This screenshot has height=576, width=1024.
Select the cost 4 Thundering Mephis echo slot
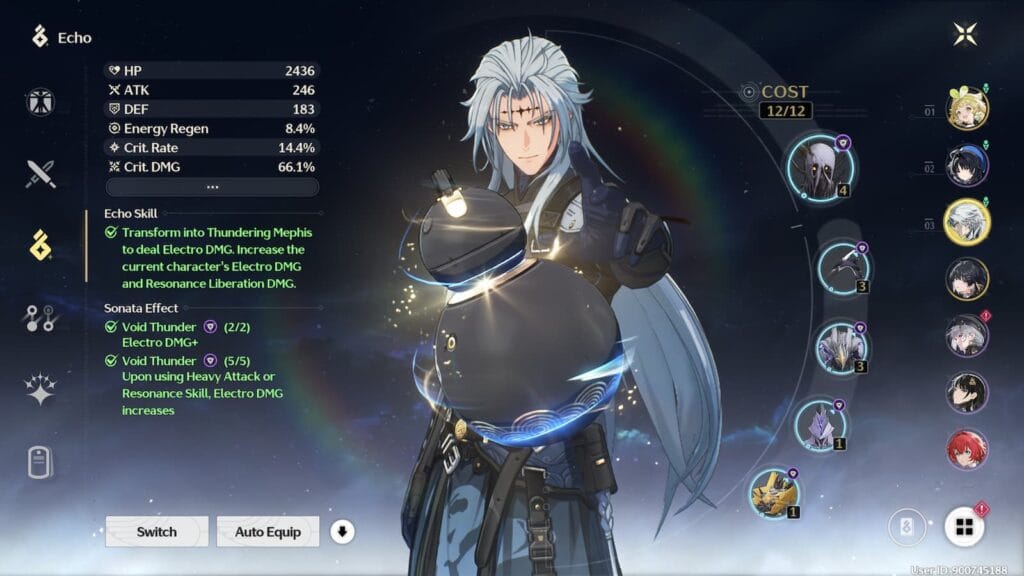819,166
